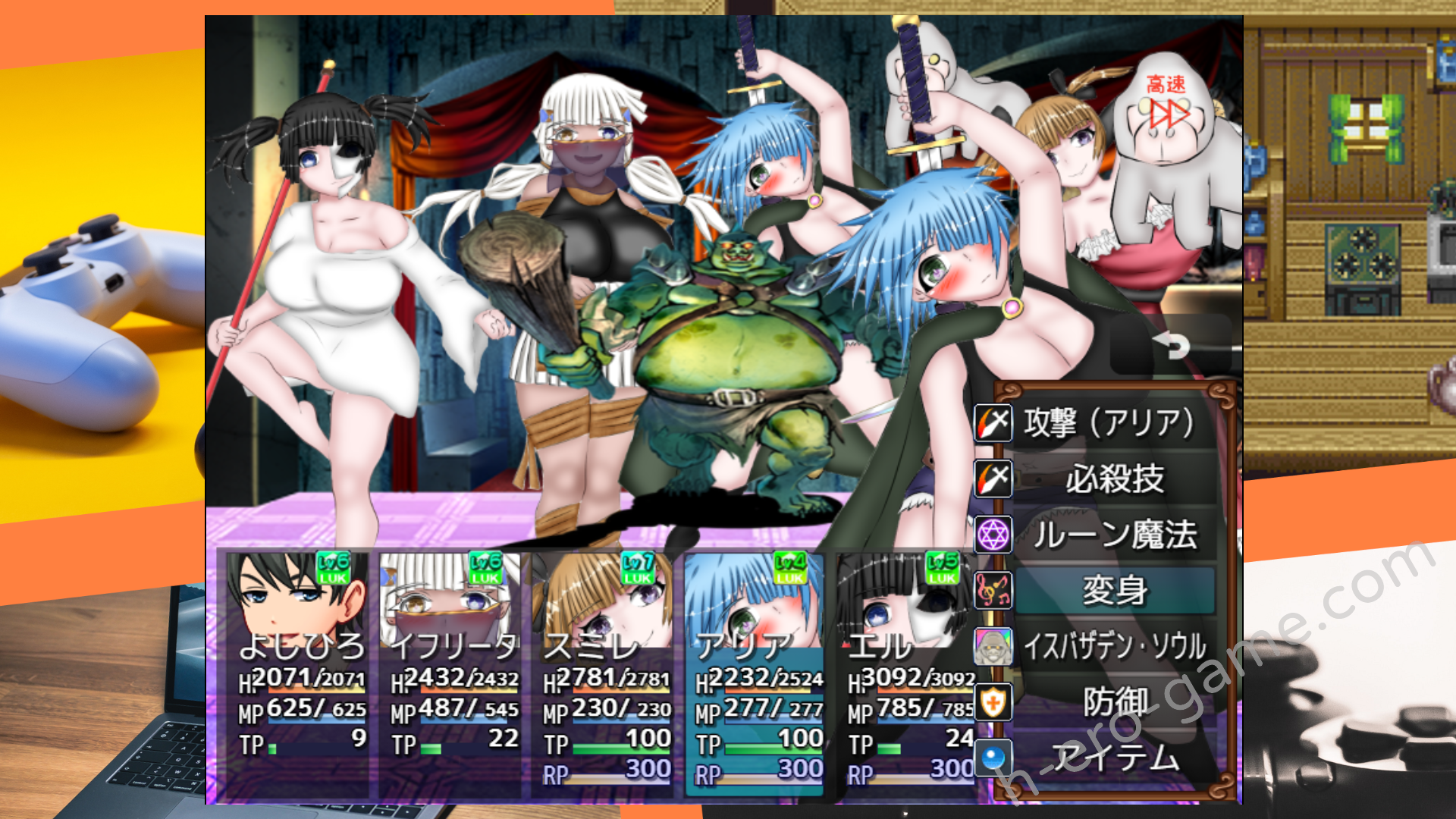Select the 攻撃 (アリア) attack command
The image size is (1456, 819).
[1109, 423]
